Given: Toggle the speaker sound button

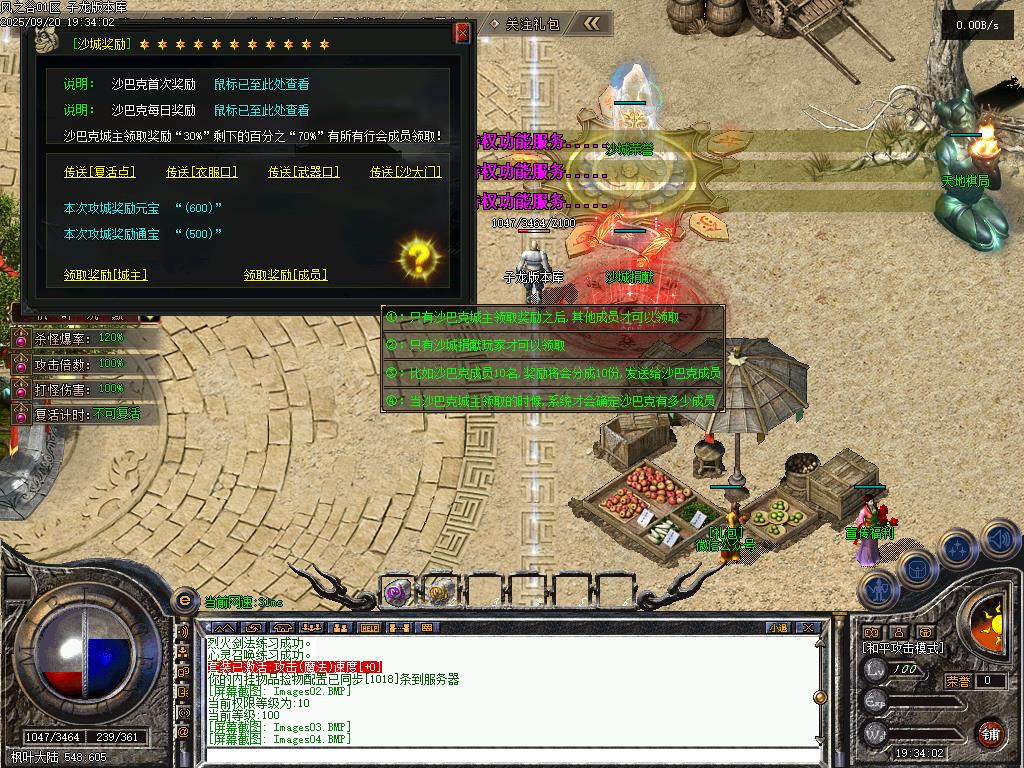Looking at the screenshot, I should (1000, 539).
